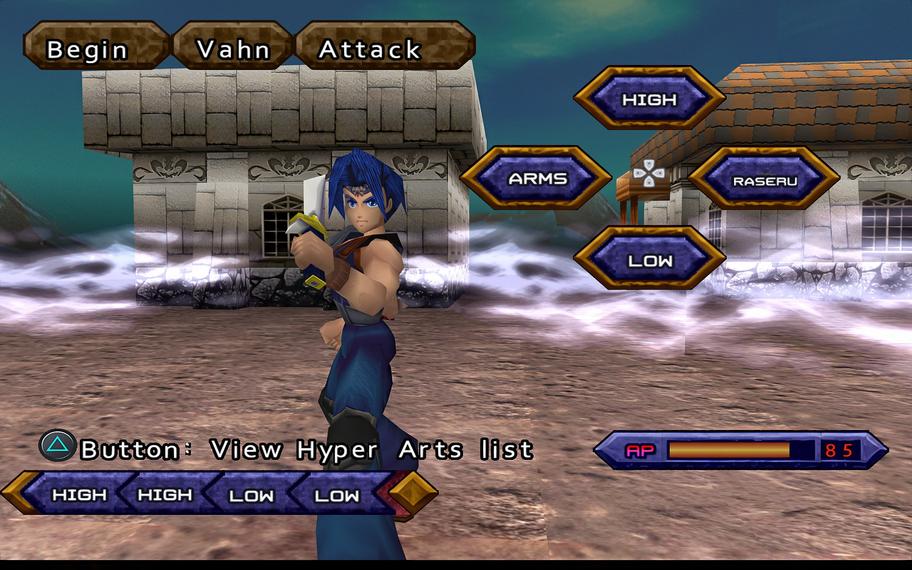
Task: Pick the LOW attack hexagon below the D-pad
Action: coord(649,260)
